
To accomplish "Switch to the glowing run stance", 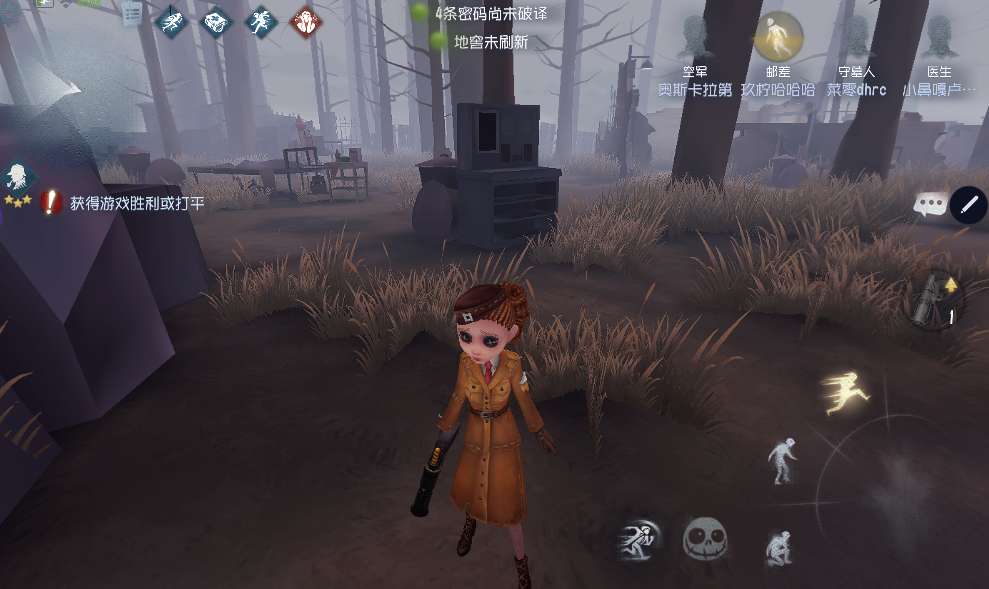I will [840, 391].
